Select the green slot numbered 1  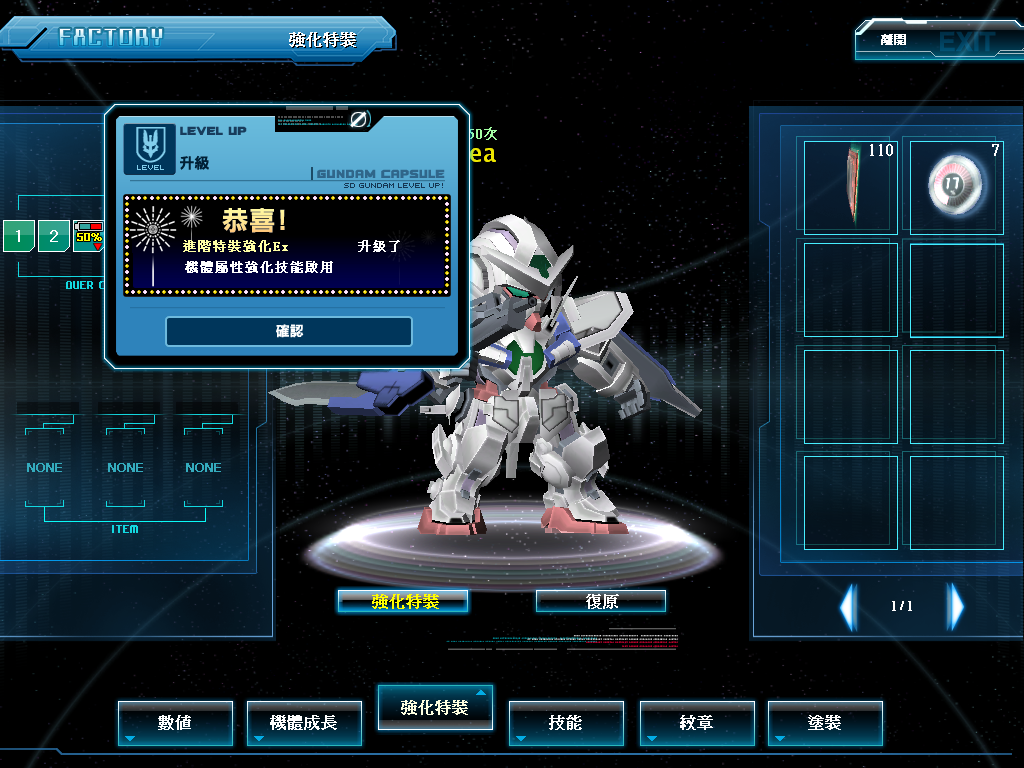(18, 237)
